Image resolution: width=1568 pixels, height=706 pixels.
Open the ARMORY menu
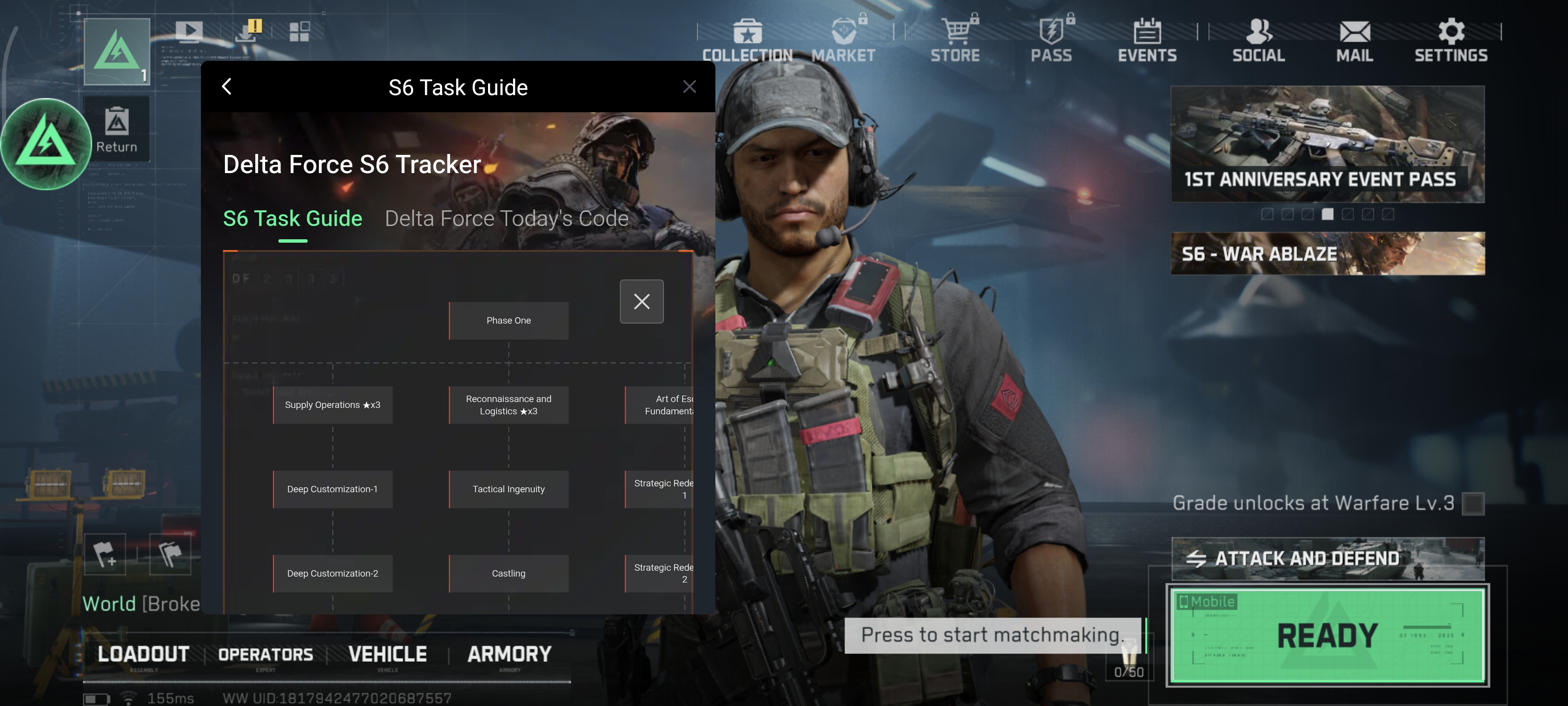click(510, 654)
